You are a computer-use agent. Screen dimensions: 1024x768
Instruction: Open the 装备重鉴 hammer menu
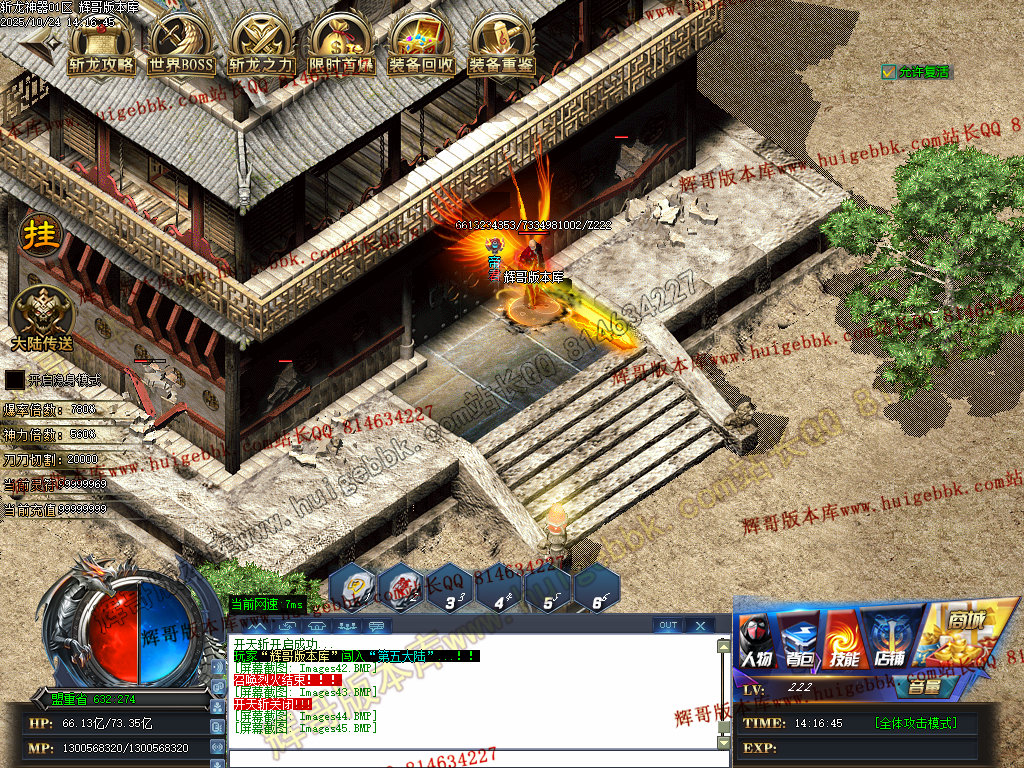coord(501,45)
